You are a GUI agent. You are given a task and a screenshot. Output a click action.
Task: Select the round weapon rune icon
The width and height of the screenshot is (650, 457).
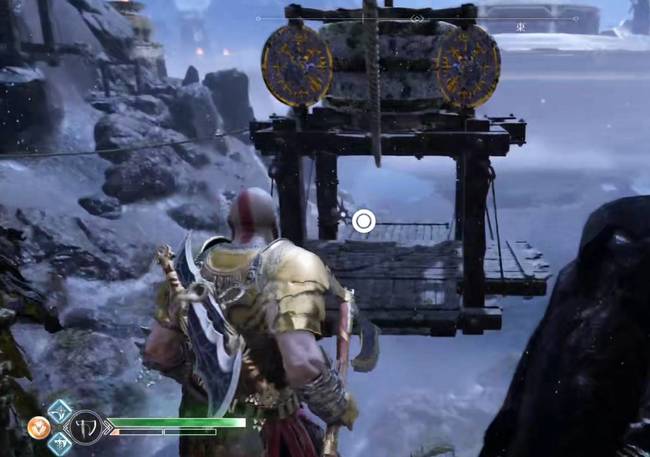84,428
